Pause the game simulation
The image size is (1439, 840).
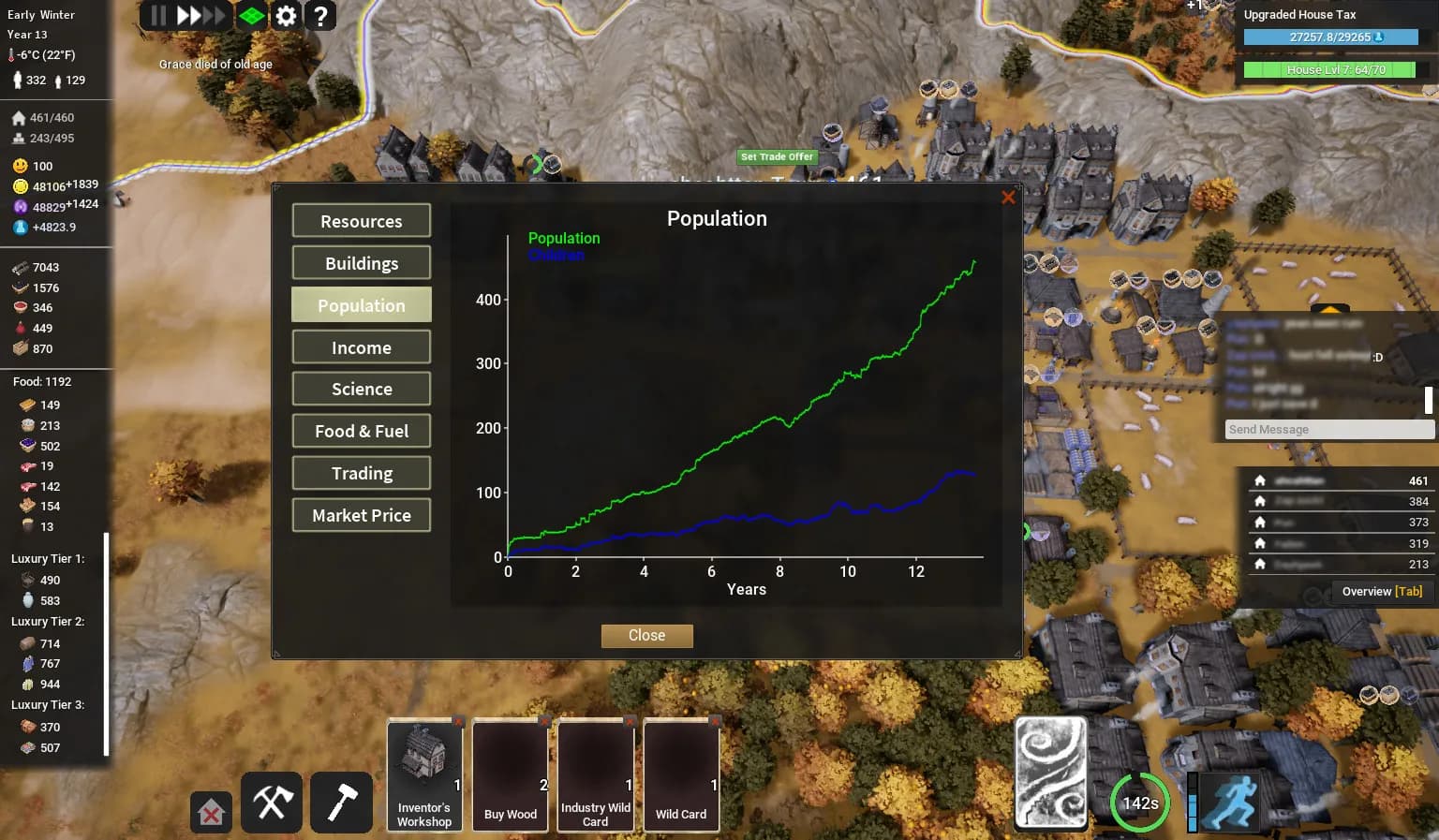tap(157, 16)
